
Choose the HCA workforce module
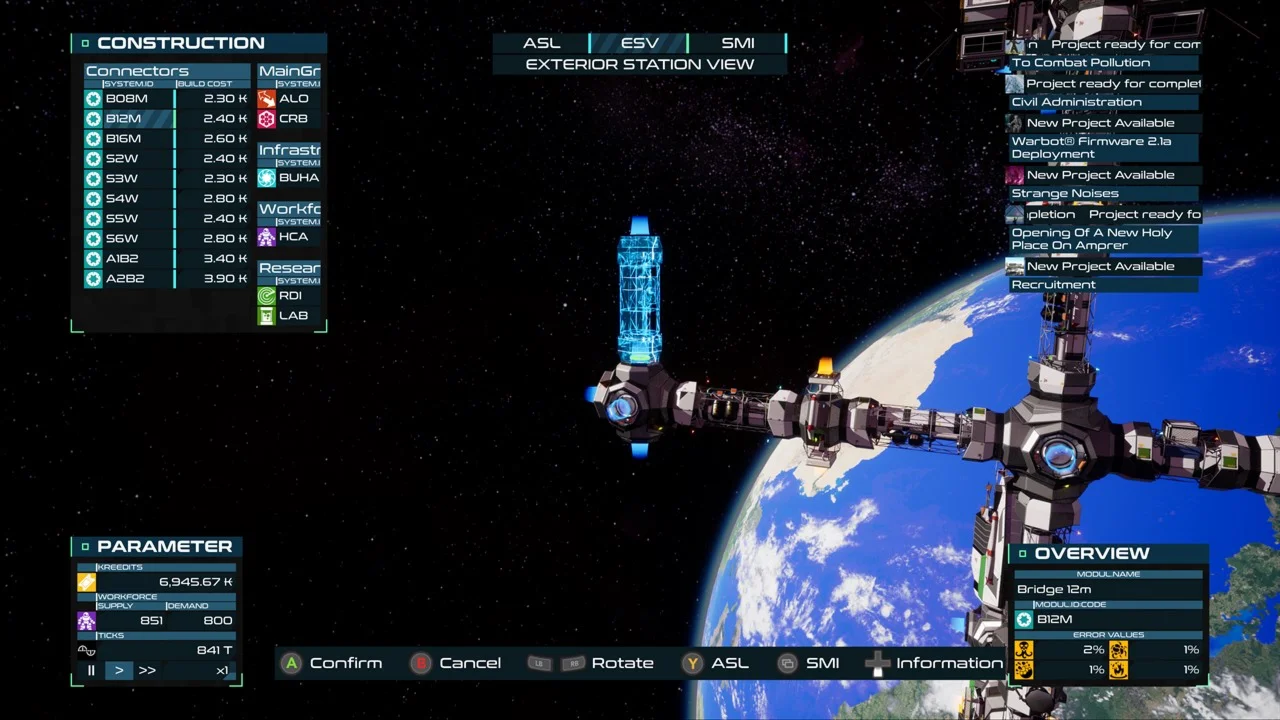(292, 237)
